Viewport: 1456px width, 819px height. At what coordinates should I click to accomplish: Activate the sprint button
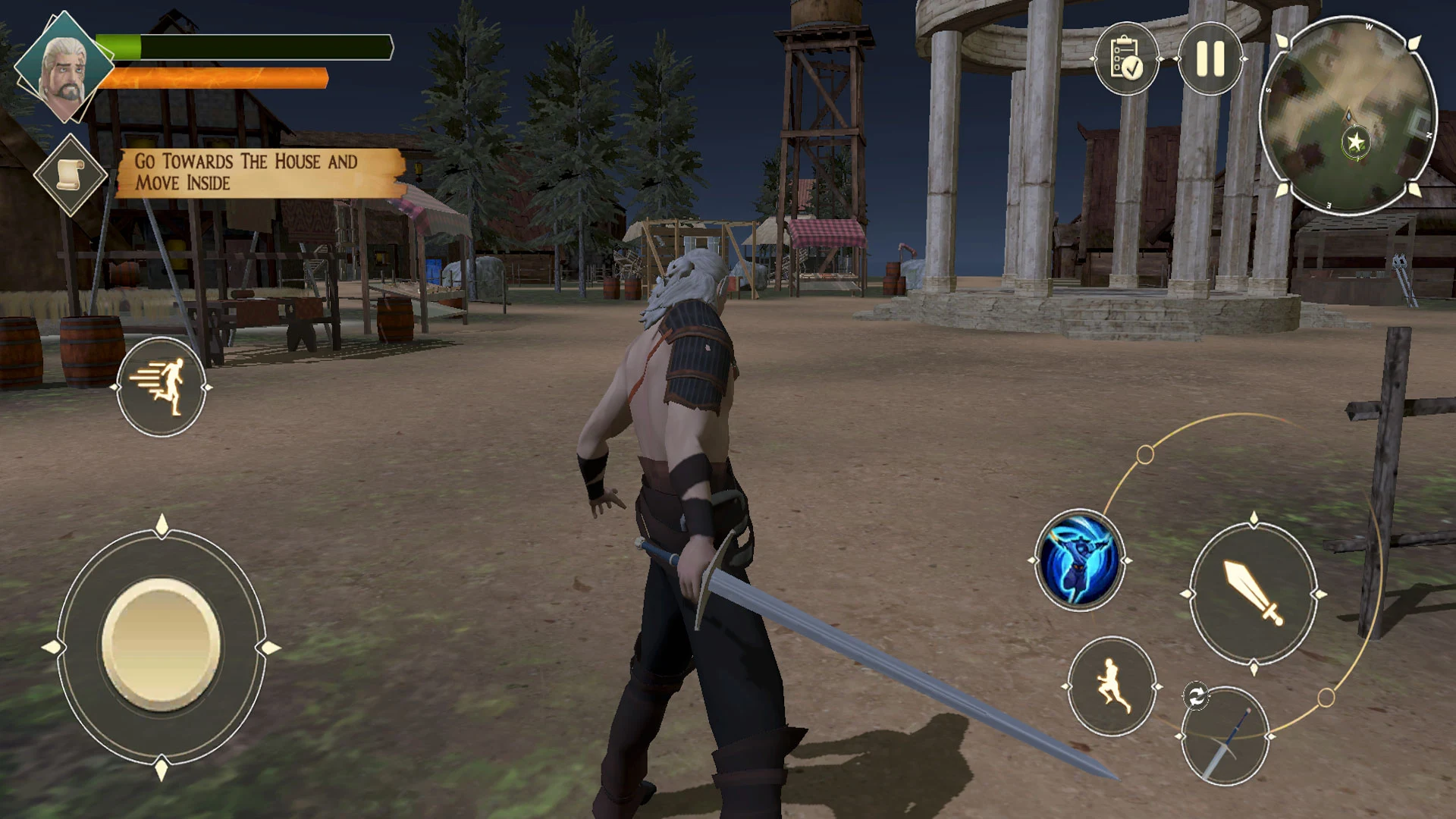pos(161,387)
